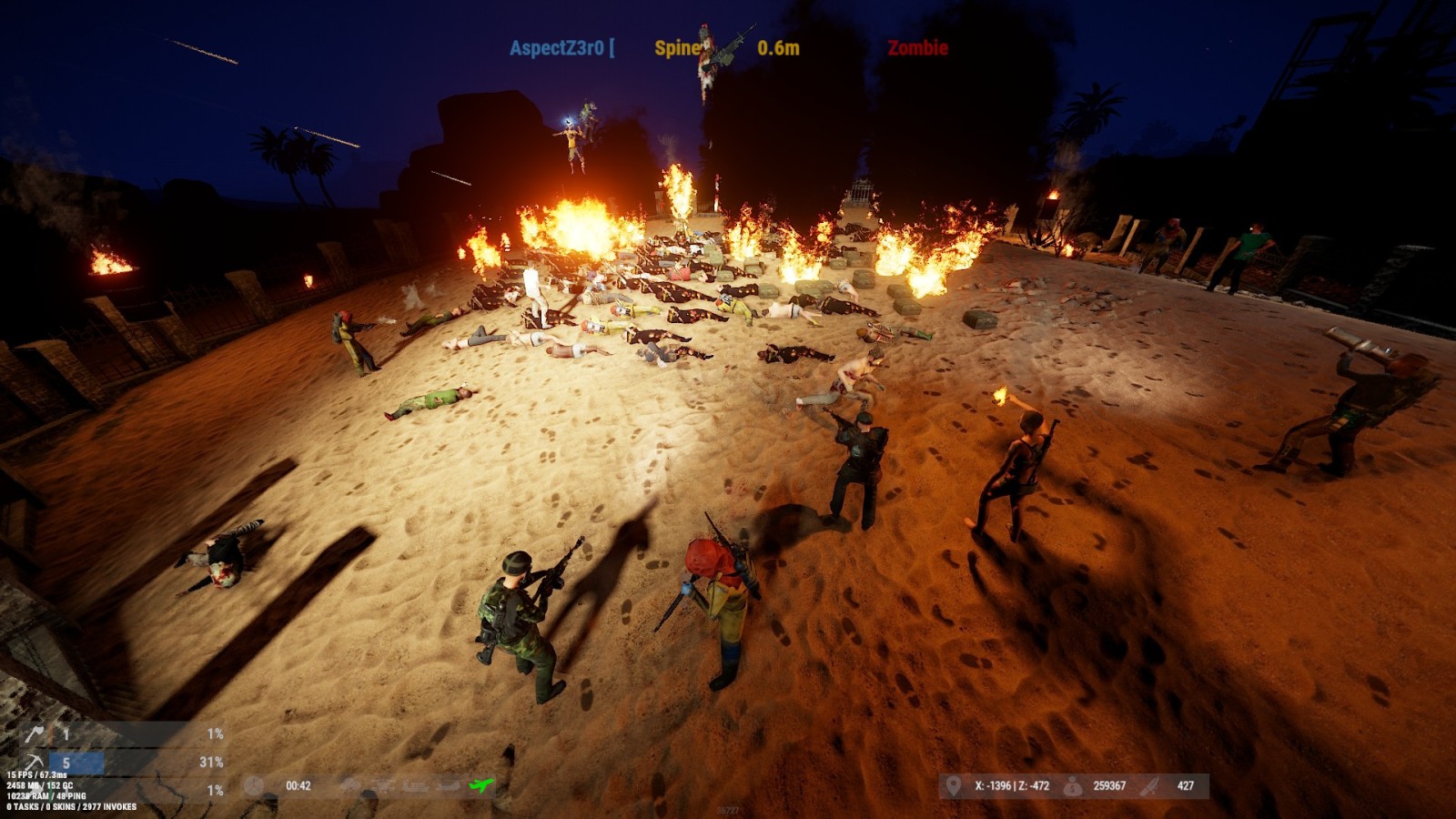Click the green airplane event icon

coord(480,785)
